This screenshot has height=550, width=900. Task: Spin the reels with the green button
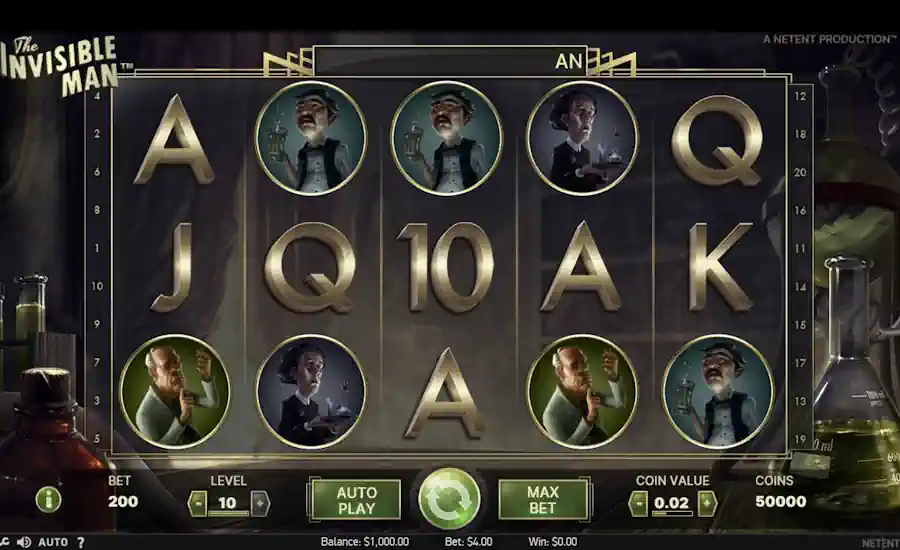coord(449,499)
